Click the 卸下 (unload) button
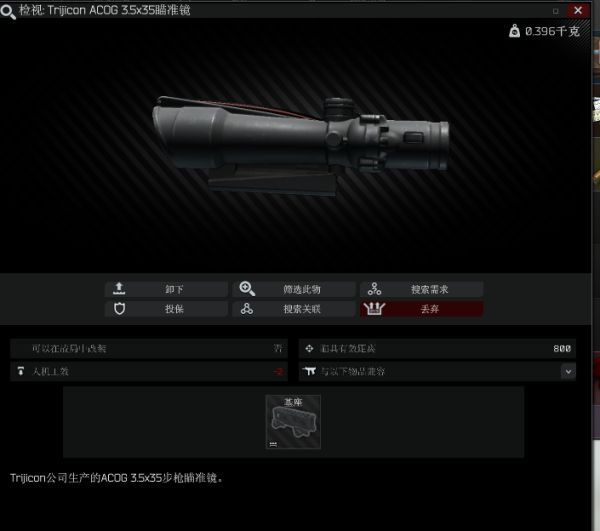 [166, 289]
